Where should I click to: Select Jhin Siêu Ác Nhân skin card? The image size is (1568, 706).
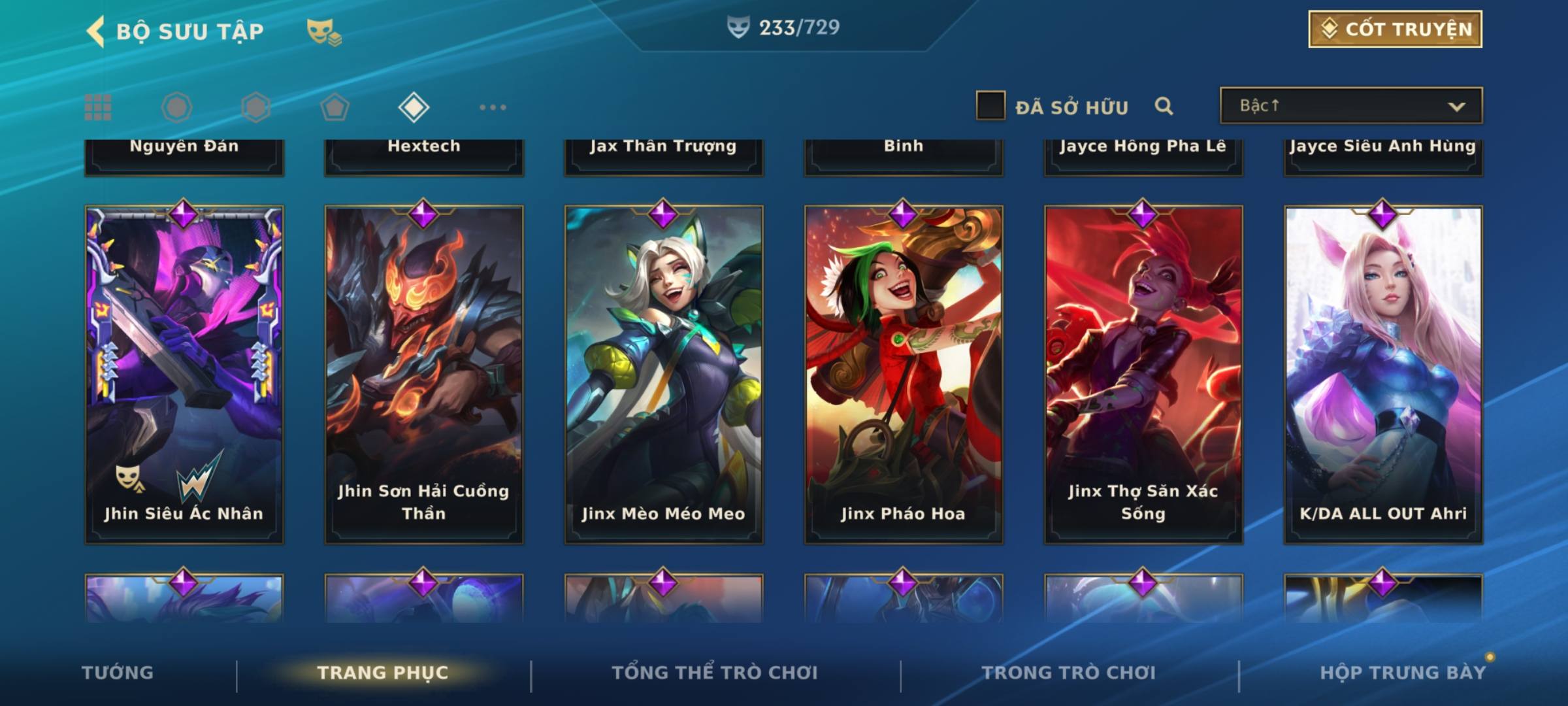point(184,374)
